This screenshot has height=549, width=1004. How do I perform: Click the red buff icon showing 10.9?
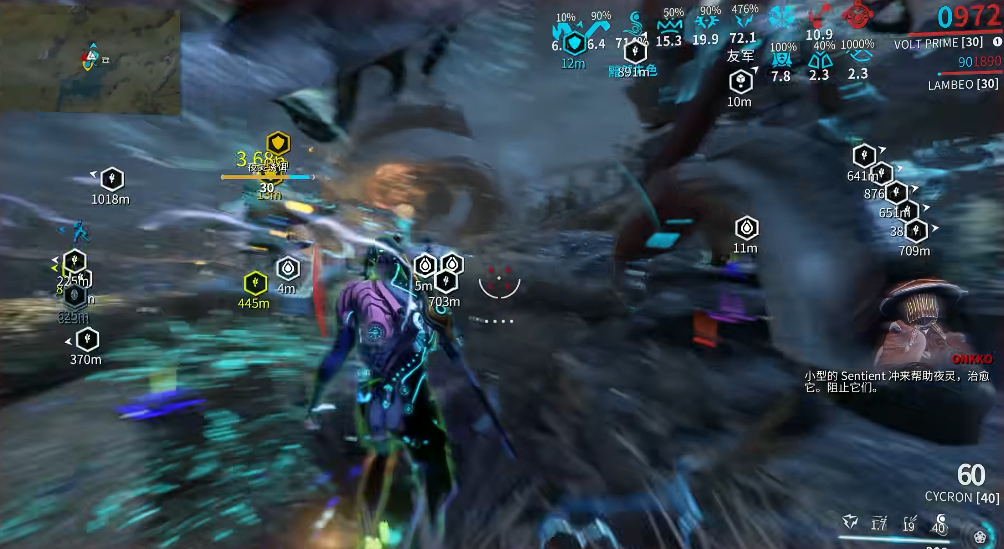coord(821,16)
